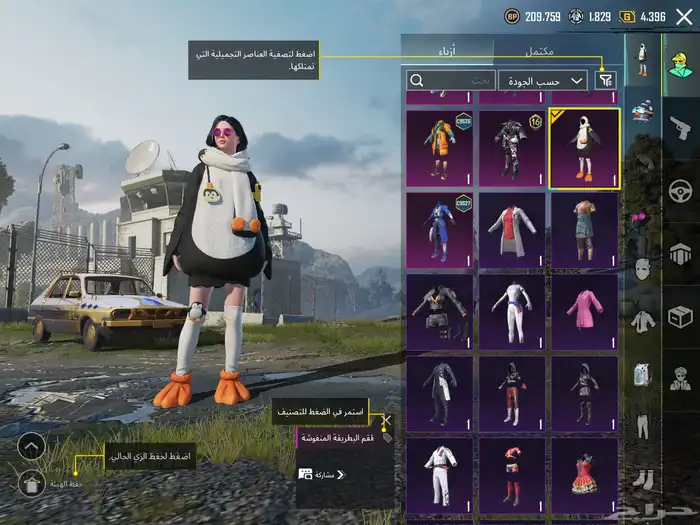This screenshot has height=525, width=700.
Task: Choose the blue armored outfit tile
Action: pos(440,230)
